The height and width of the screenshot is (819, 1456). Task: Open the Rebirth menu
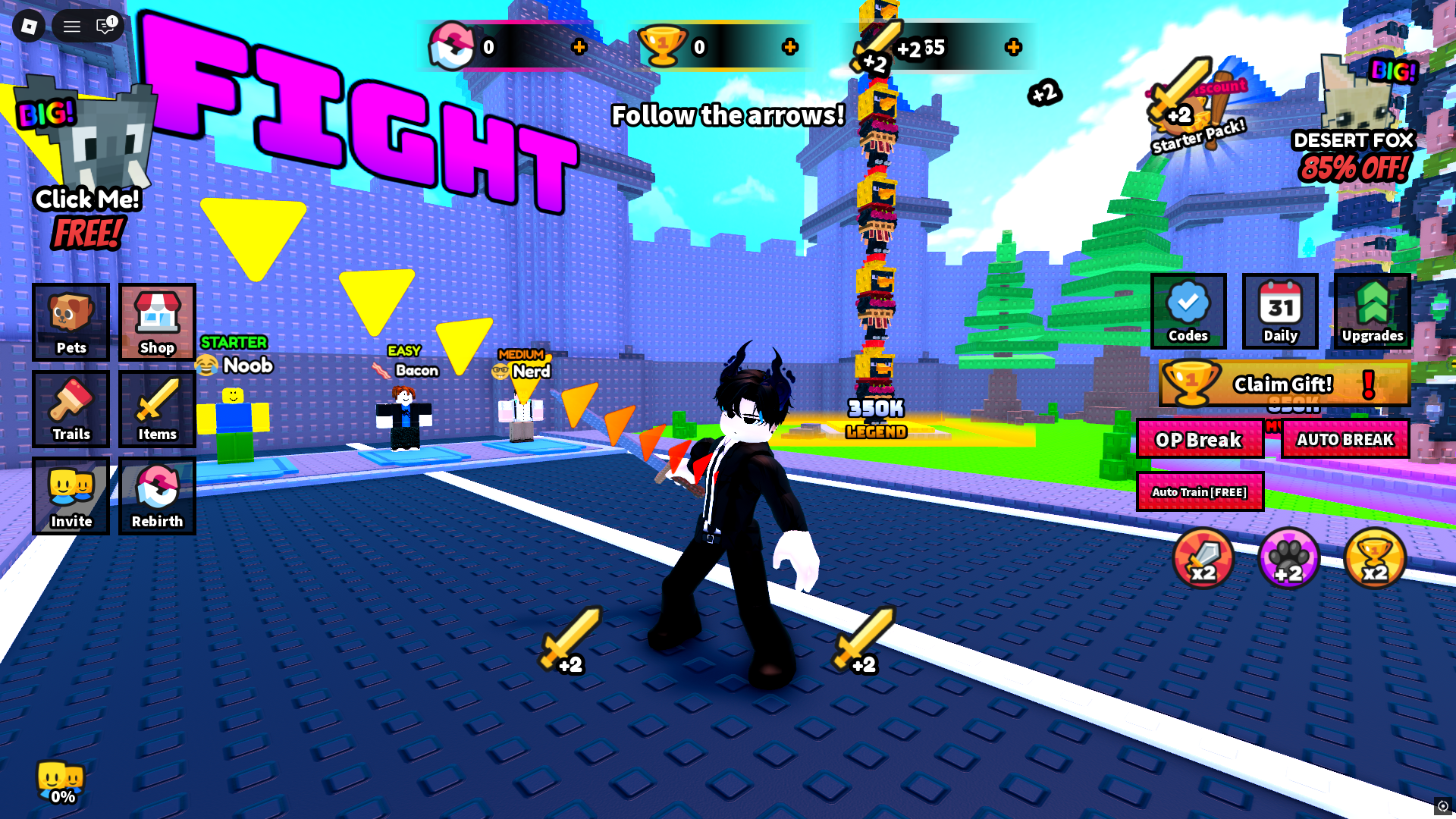point(157,497)
